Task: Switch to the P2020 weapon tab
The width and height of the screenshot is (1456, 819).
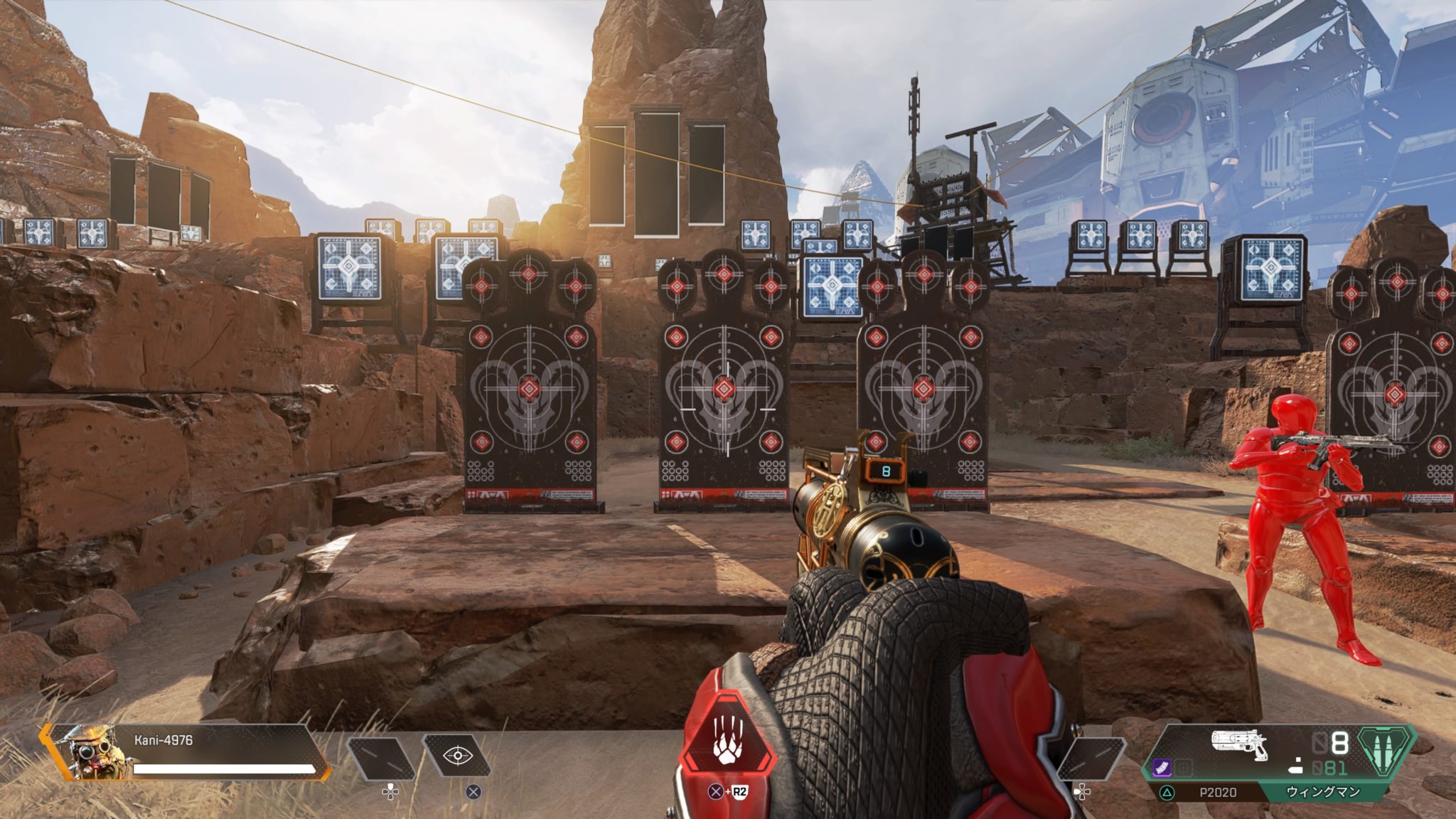Action: (1218, 791)
